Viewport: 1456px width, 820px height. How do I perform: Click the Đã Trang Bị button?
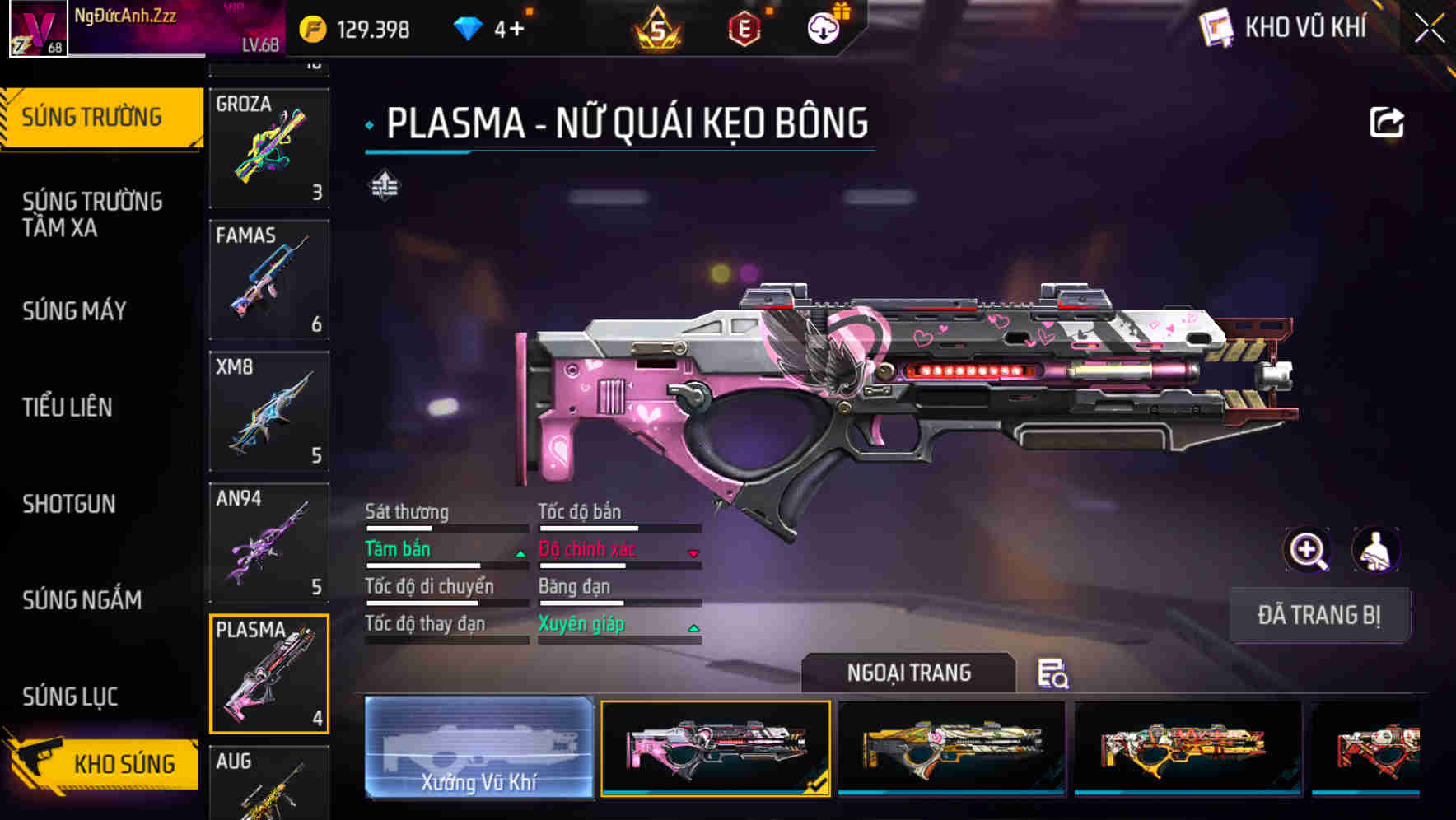coord(1318,615)
